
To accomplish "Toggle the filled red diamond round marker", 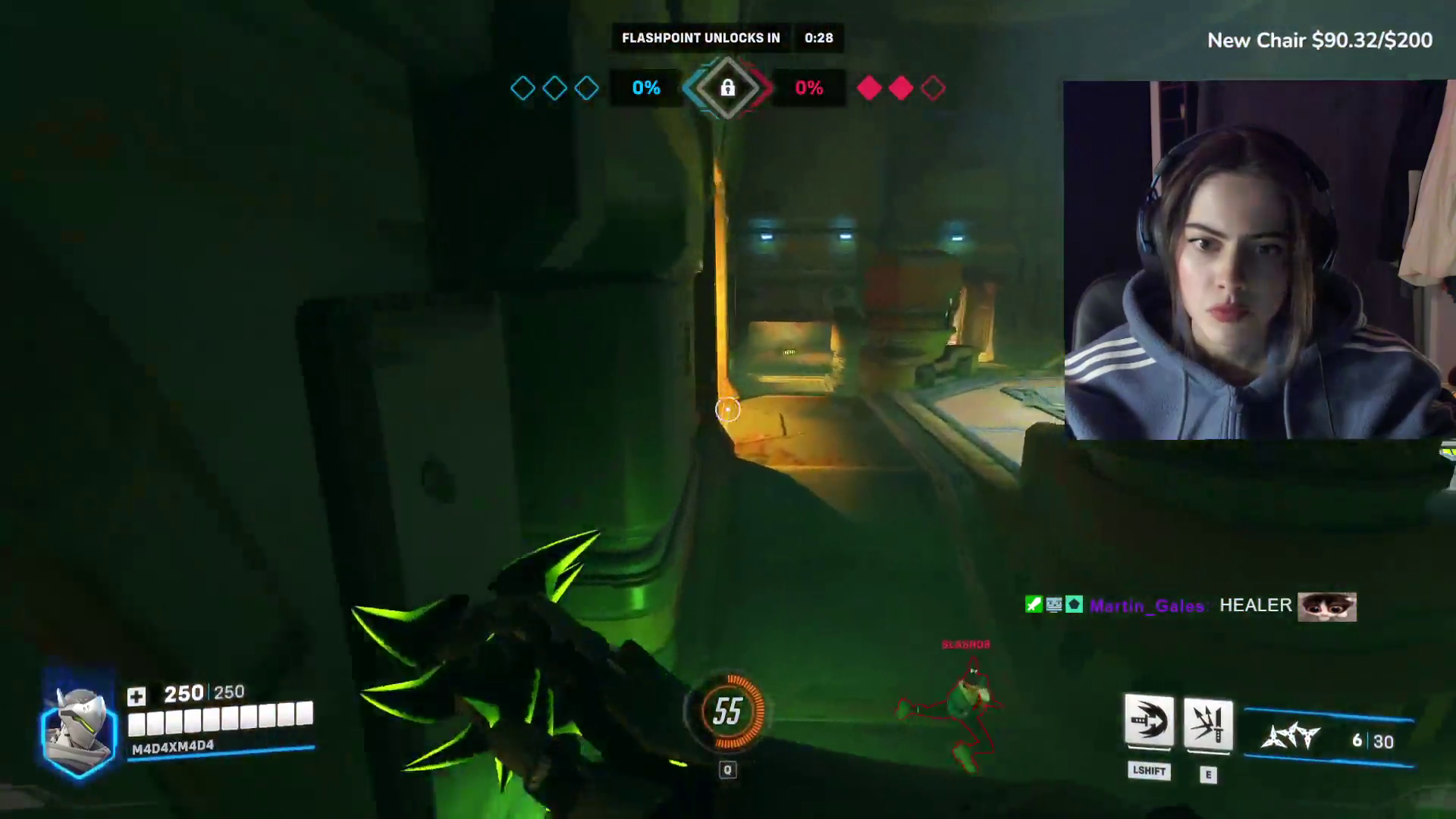I will click(x=869, y=88).
